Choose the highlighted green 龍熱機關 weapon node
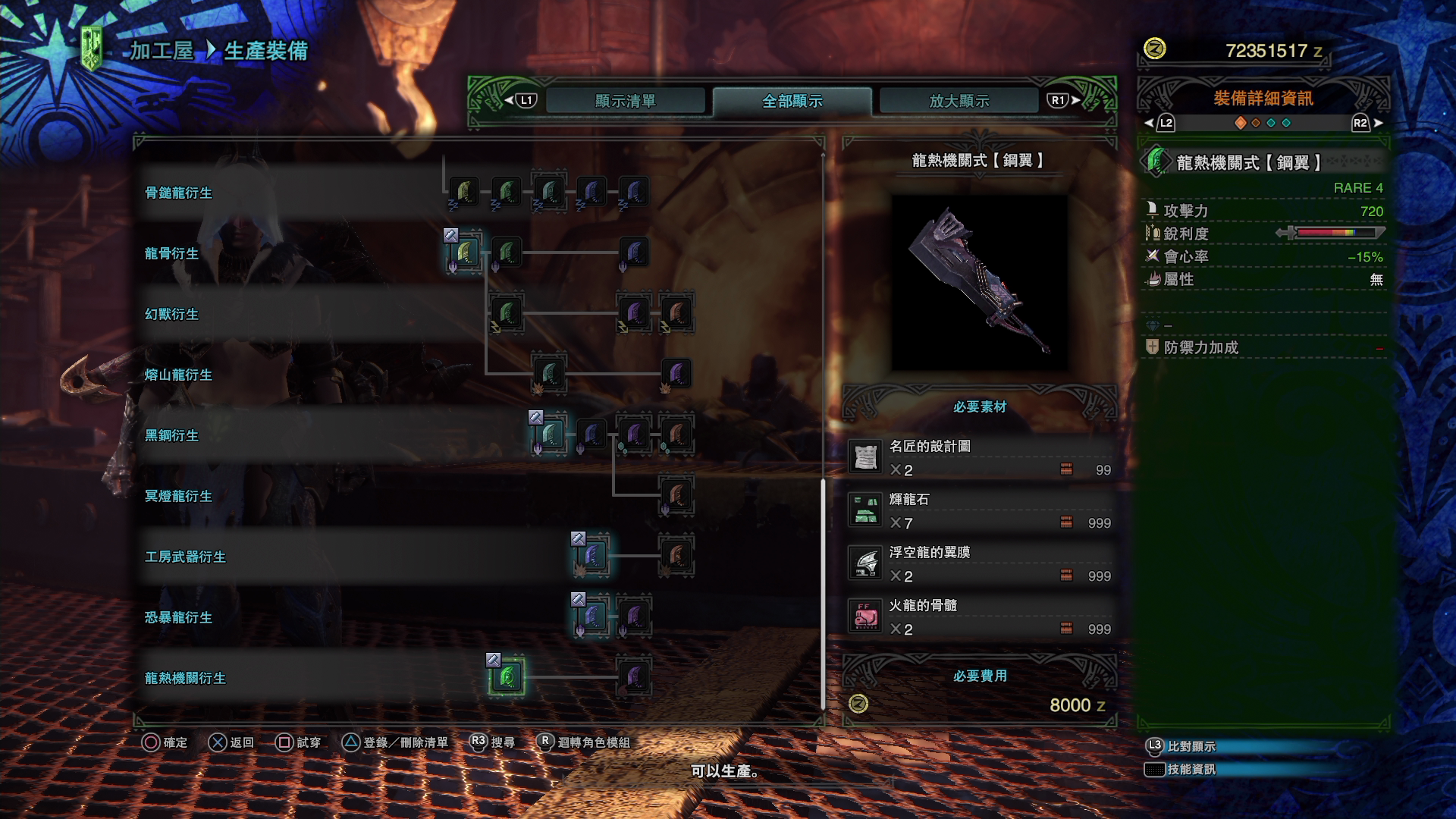This screenshot has height=819, width=1456. 507,677
